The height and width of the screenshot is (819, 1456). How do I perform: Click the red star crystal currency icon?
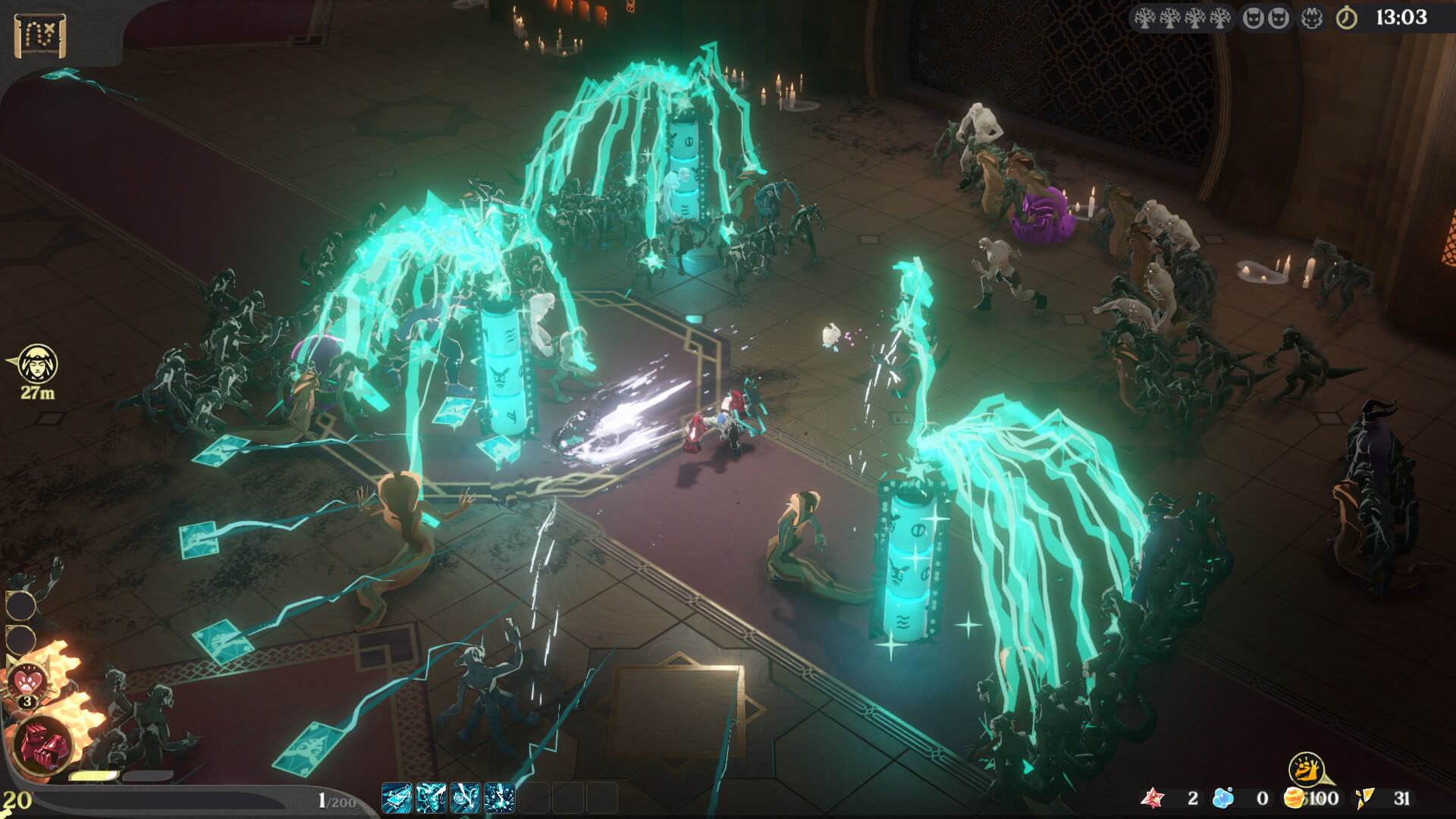(1153, 798)
